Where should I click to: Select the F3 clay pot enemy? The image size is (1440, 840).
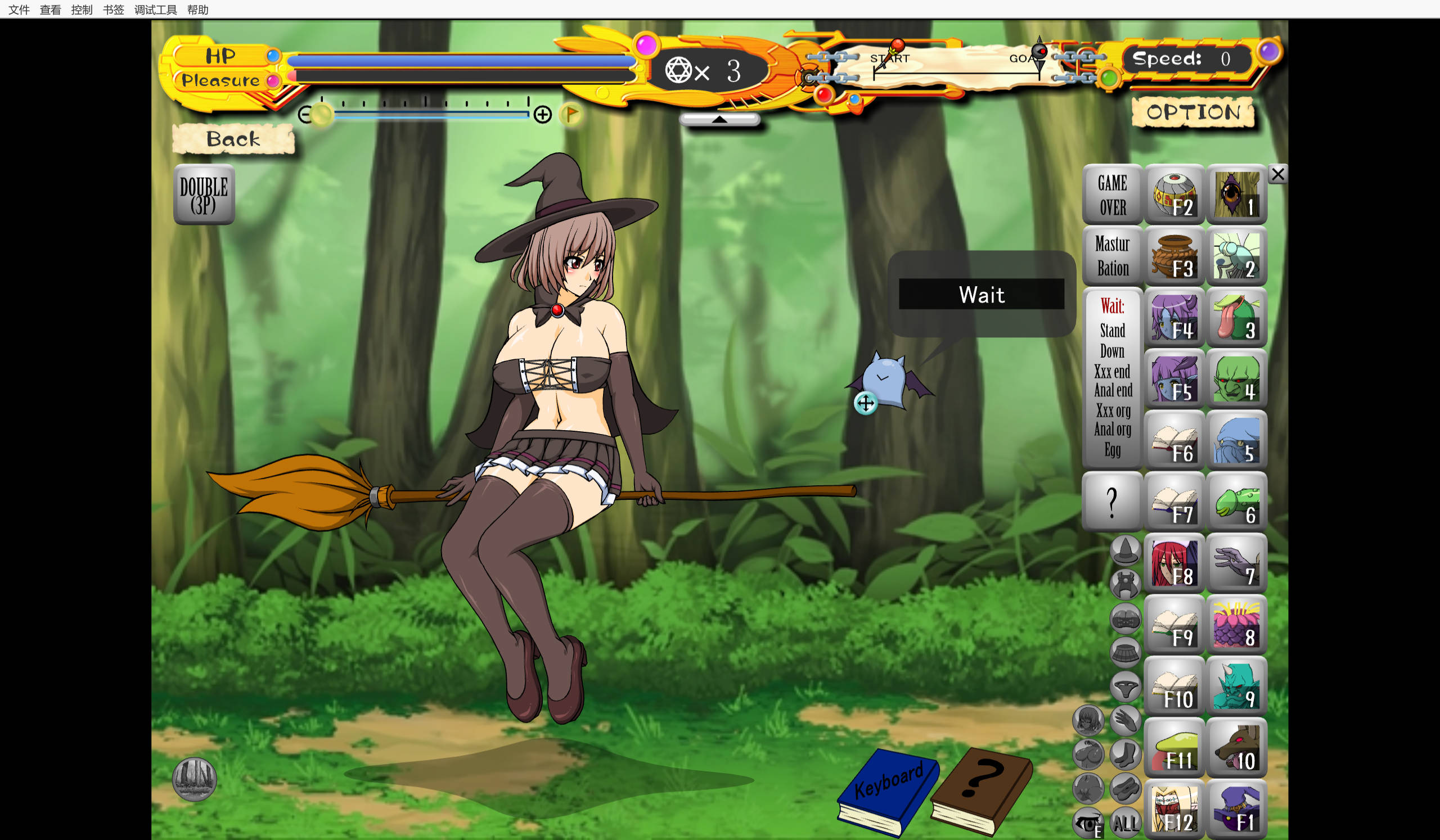pyautogui.click(x=1174, y=256)
